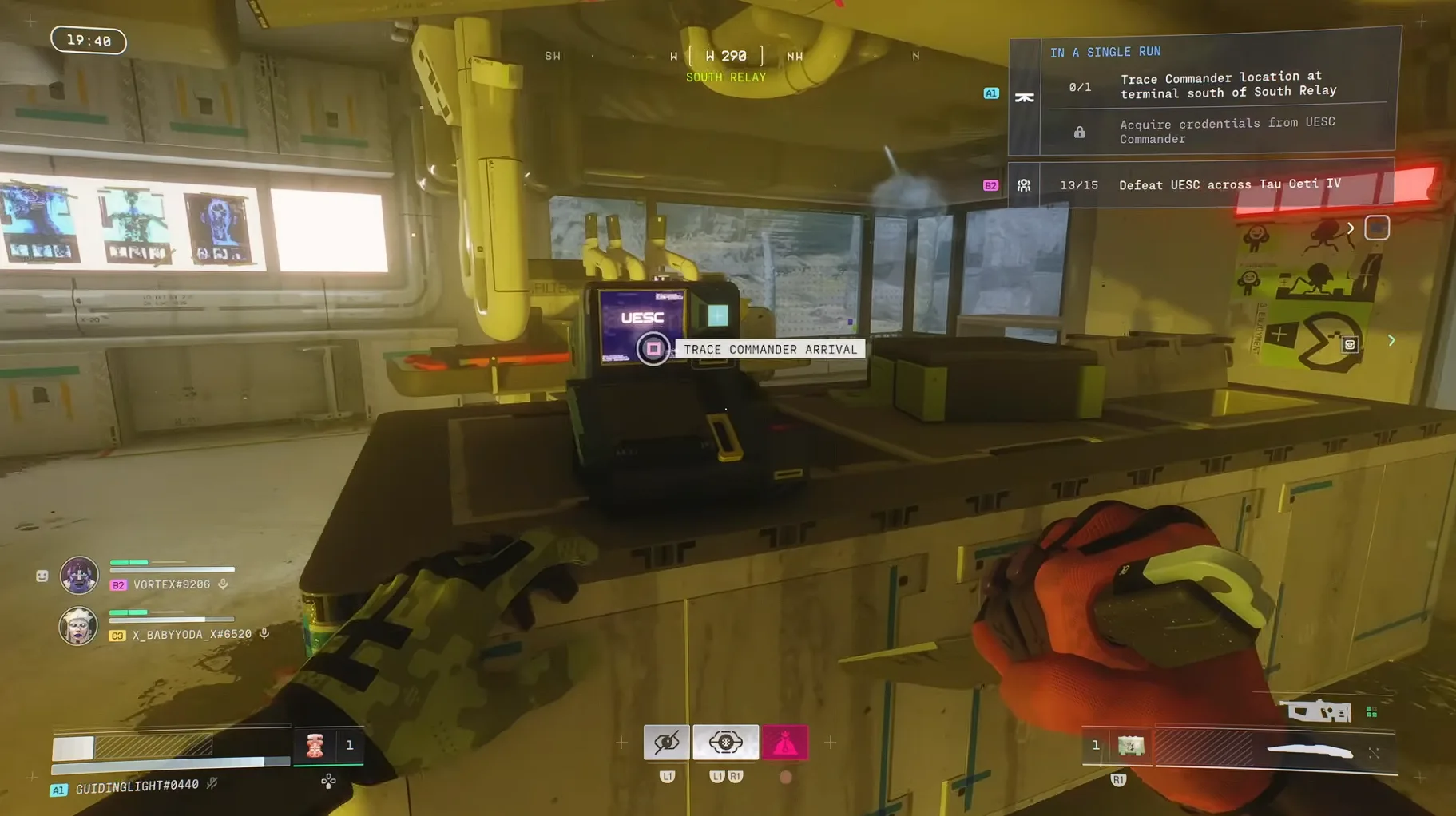Image resolution: width=1456 pixels, height=816 pixels.
Task: Select the grenade equipment slot
Action: pos(1130,746)
